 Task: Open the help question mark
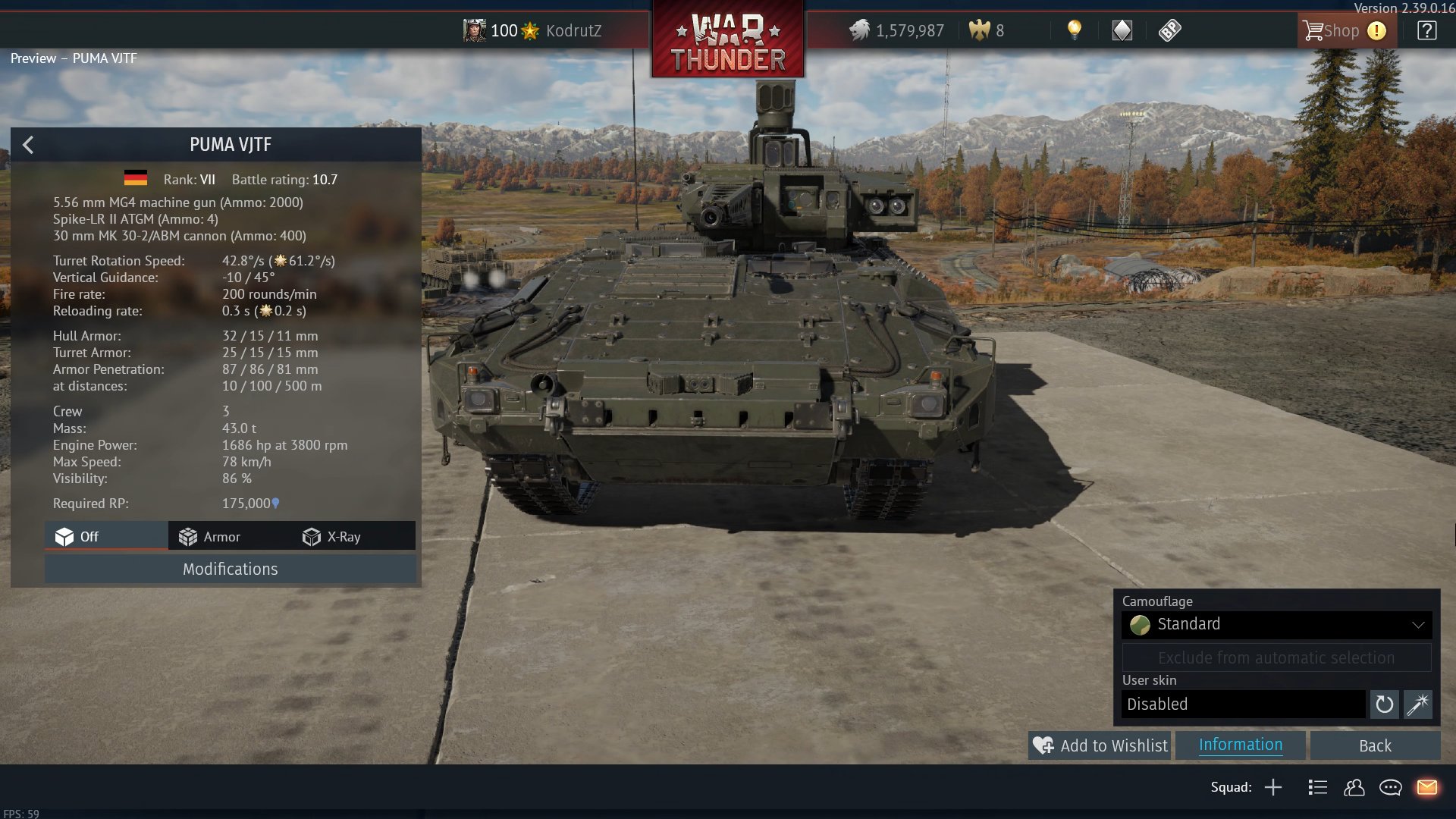(x=1426, y=31)
